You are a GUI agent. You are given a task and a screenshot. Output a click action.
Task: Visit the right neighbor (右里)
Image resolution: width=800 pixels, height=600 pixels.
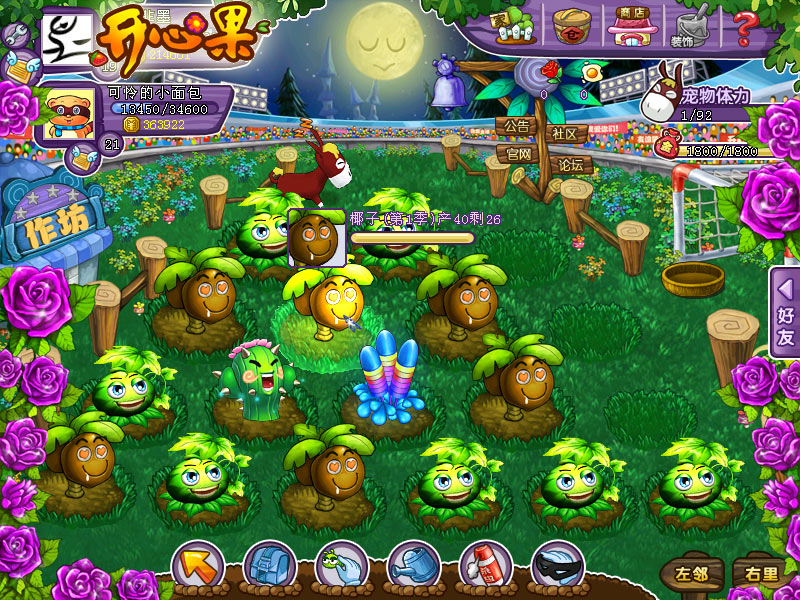(756, 574)
